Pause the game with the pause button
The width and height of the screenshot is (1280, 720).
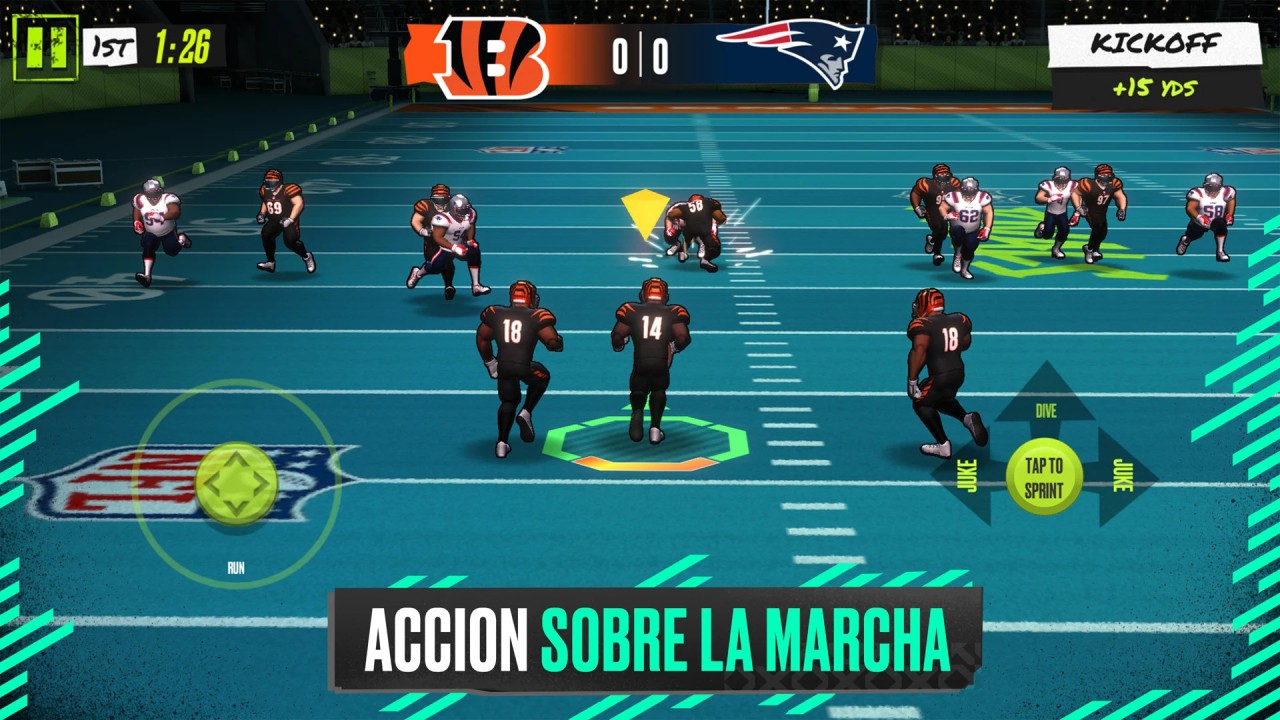coord(45,47)
